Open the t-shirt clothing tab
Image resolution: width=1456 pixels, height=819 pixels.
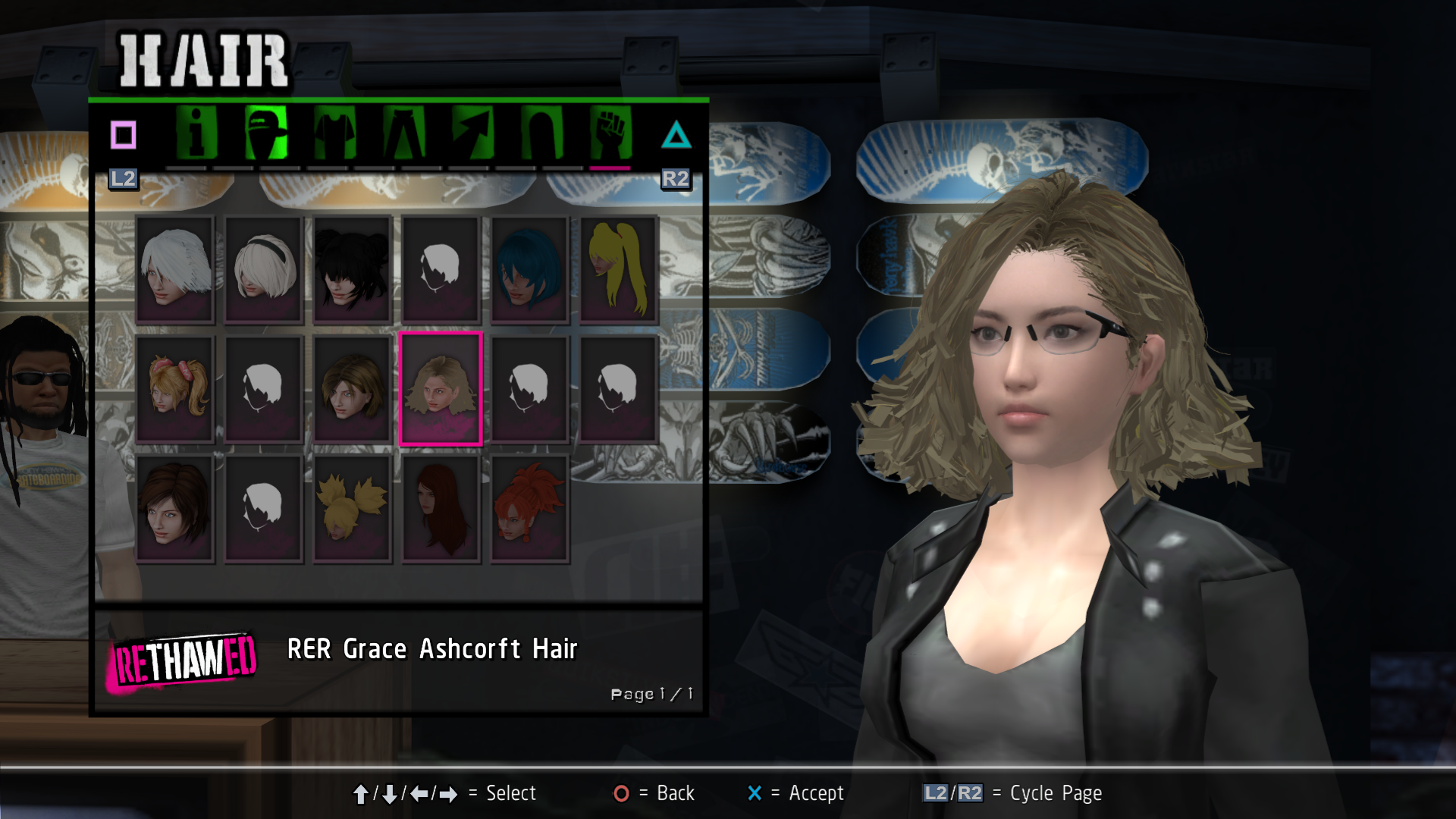(x=334, y=133)
